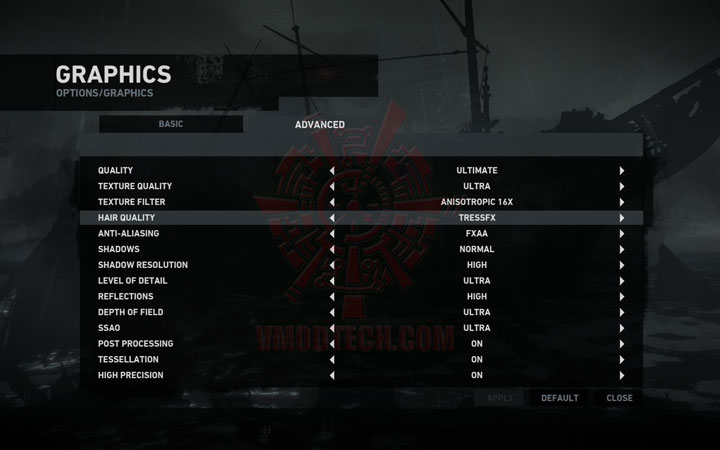
Task: Turn off Tessellation via its left arrow
Action: coord(332,360)
